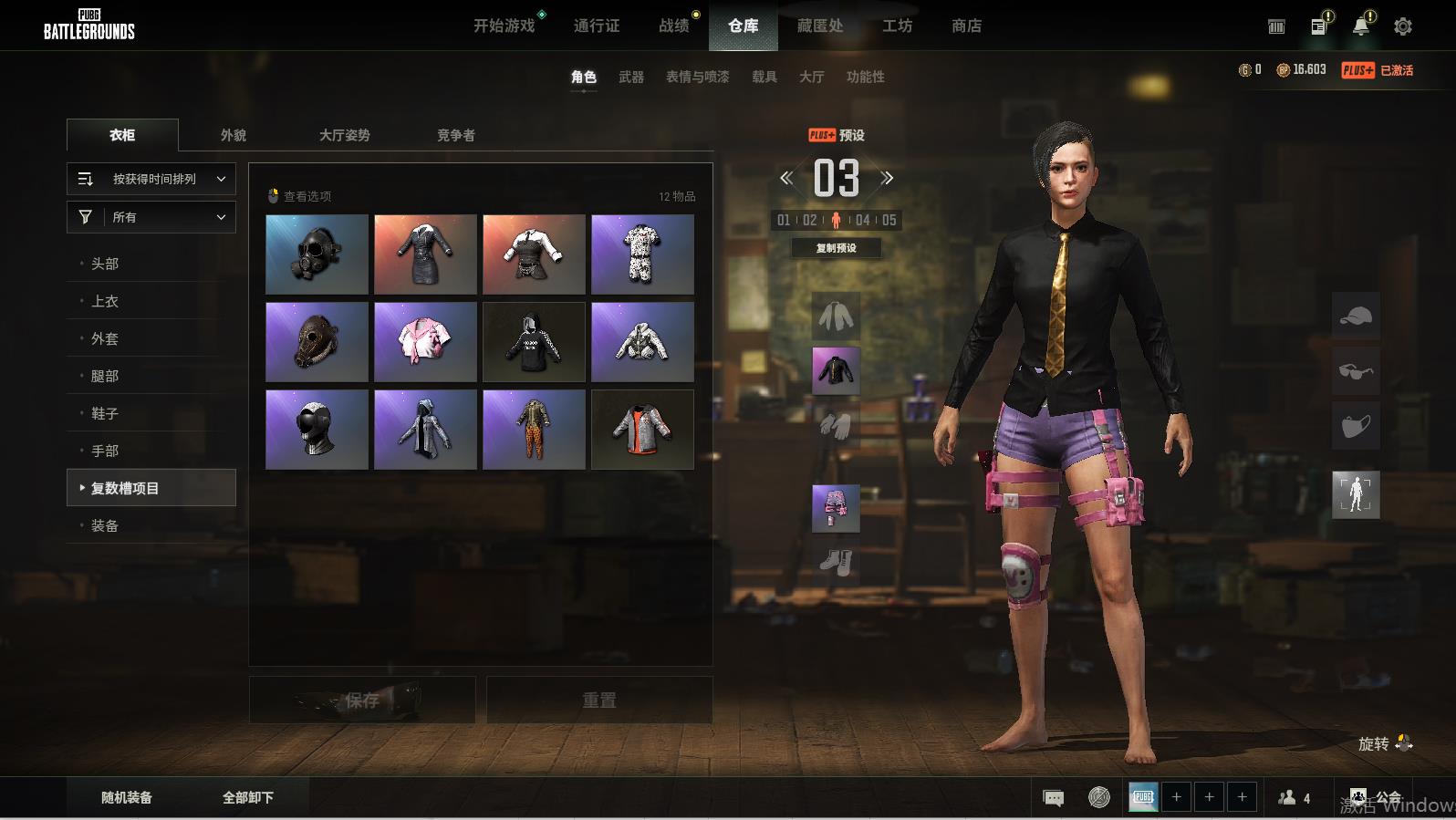Click the 复制预设 copy preset button
The image size is (1456, 820).
point(836,248)
